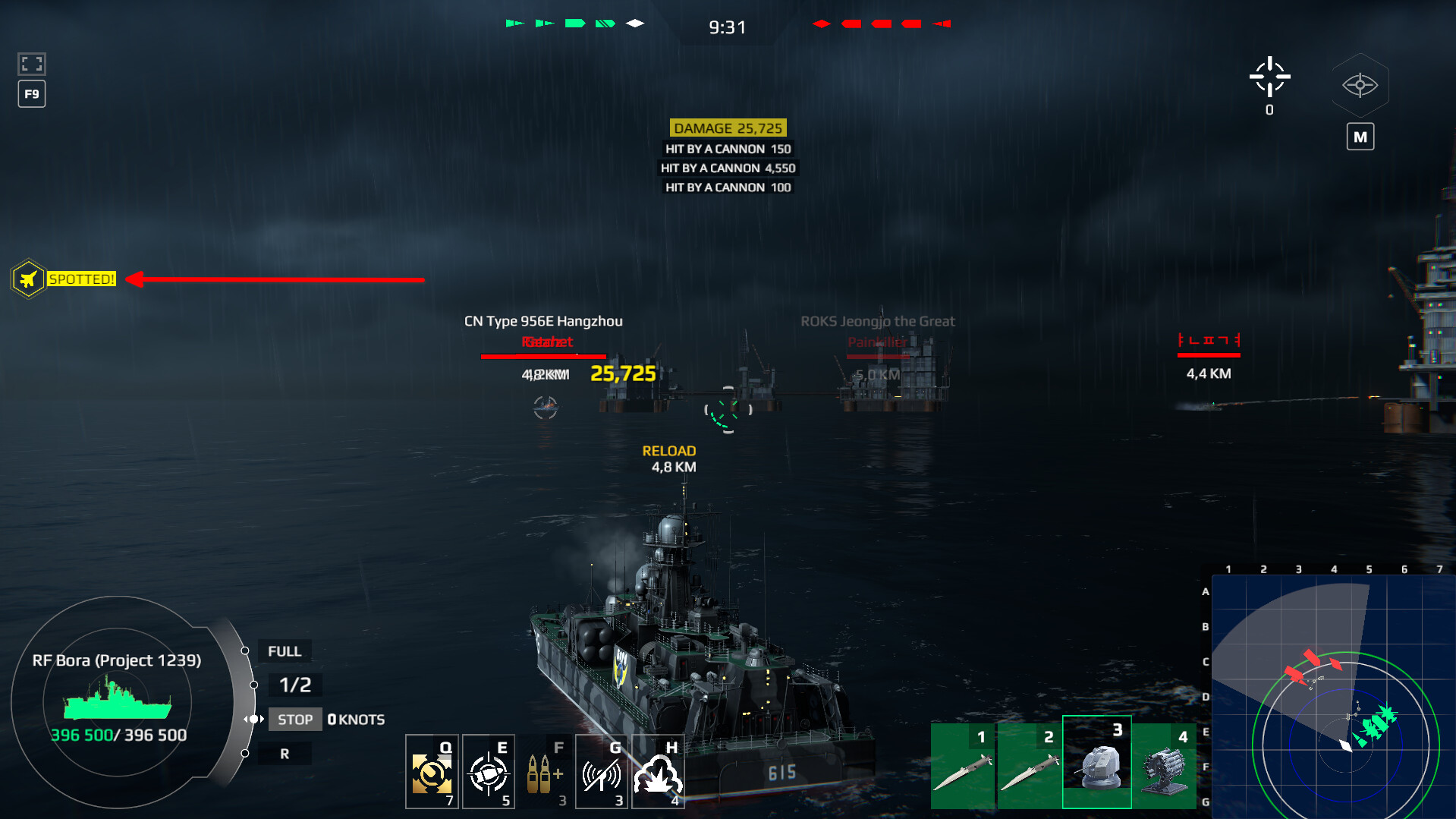Viewport: 1456px width, 819px height.
Task: Toggle the hexagonal eye view icon
Action: click(x=1360, y=85)
